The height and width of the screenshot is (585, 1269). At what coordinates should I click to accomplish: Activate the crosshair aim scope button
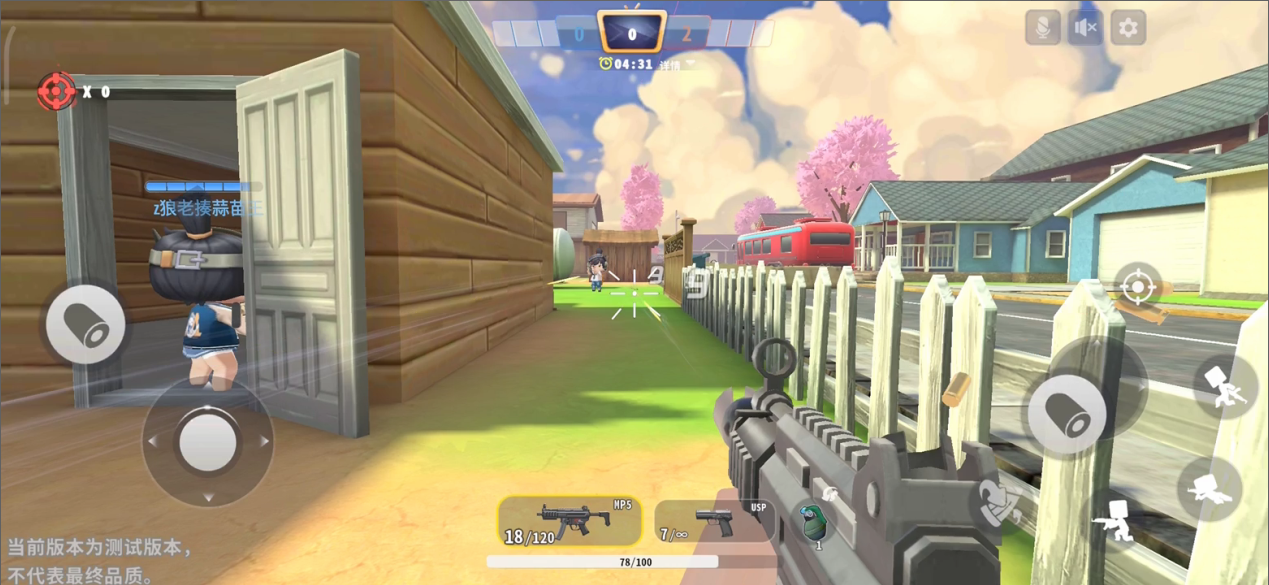click(x=1137, y=287)
